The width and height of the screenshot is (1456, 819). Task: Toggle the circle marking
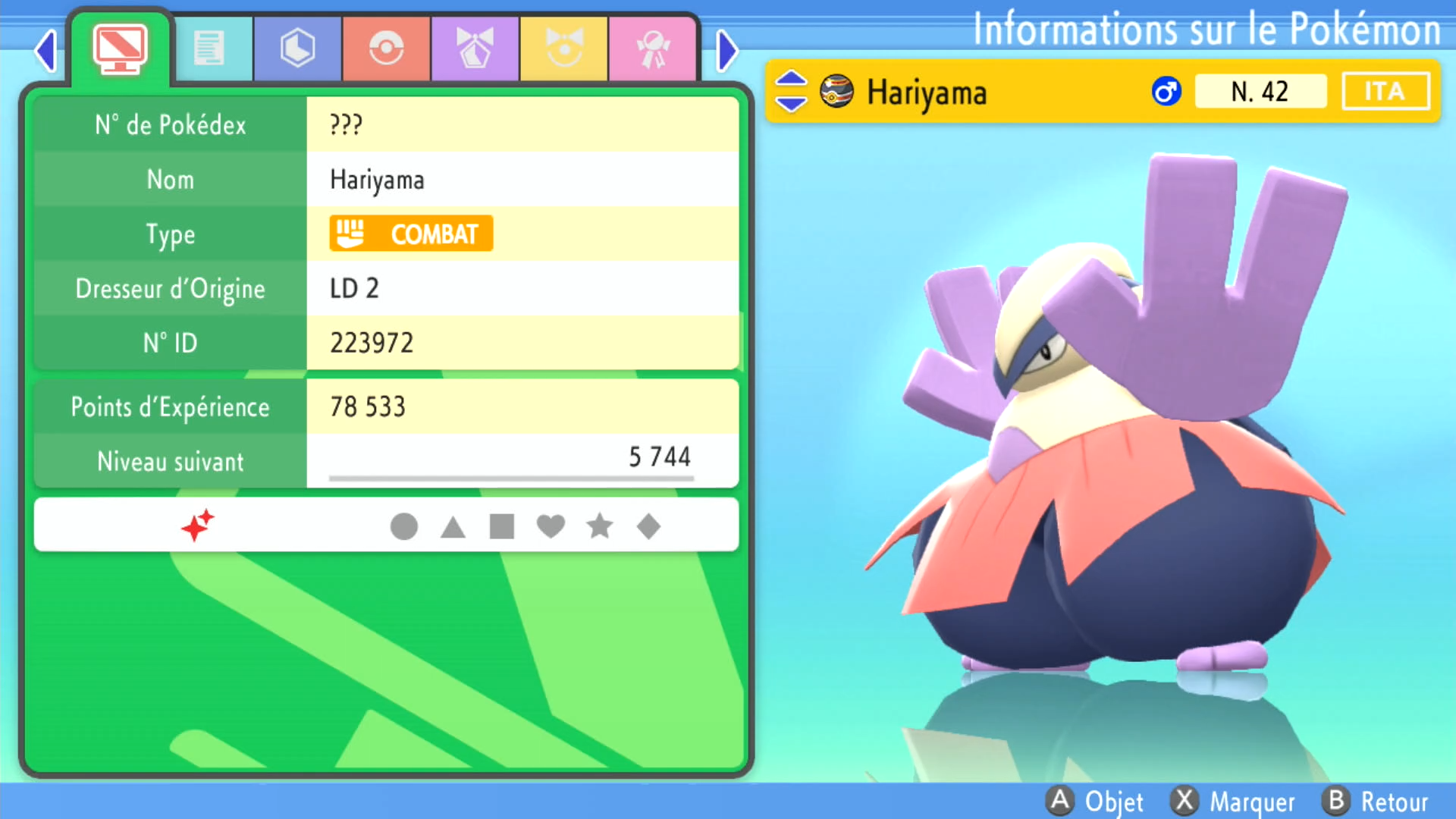tap(403, 526)
